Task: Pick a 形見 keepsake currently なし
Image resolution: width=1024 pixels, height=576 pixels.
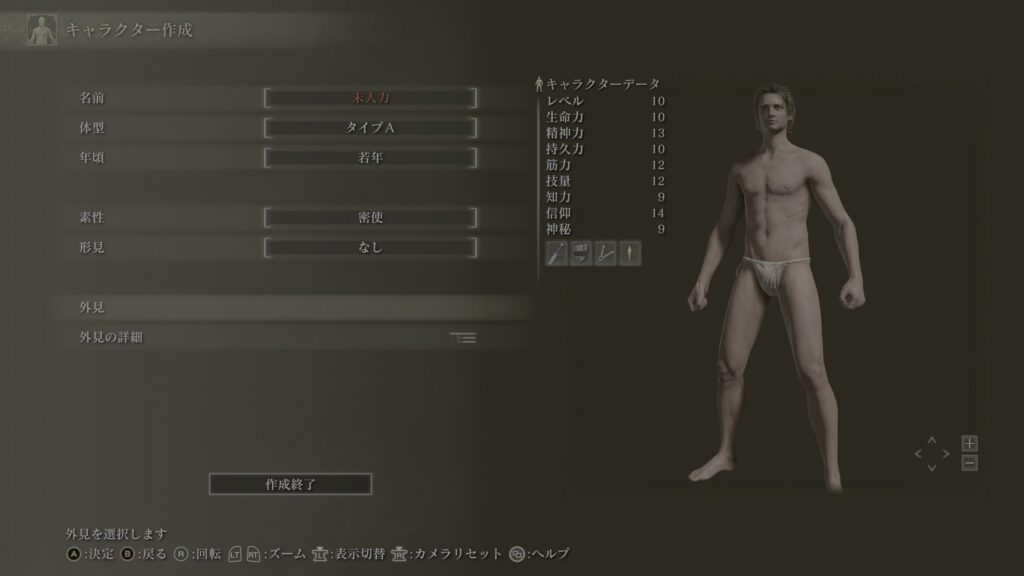Action: pyautogui.click(x=370, y=247)
